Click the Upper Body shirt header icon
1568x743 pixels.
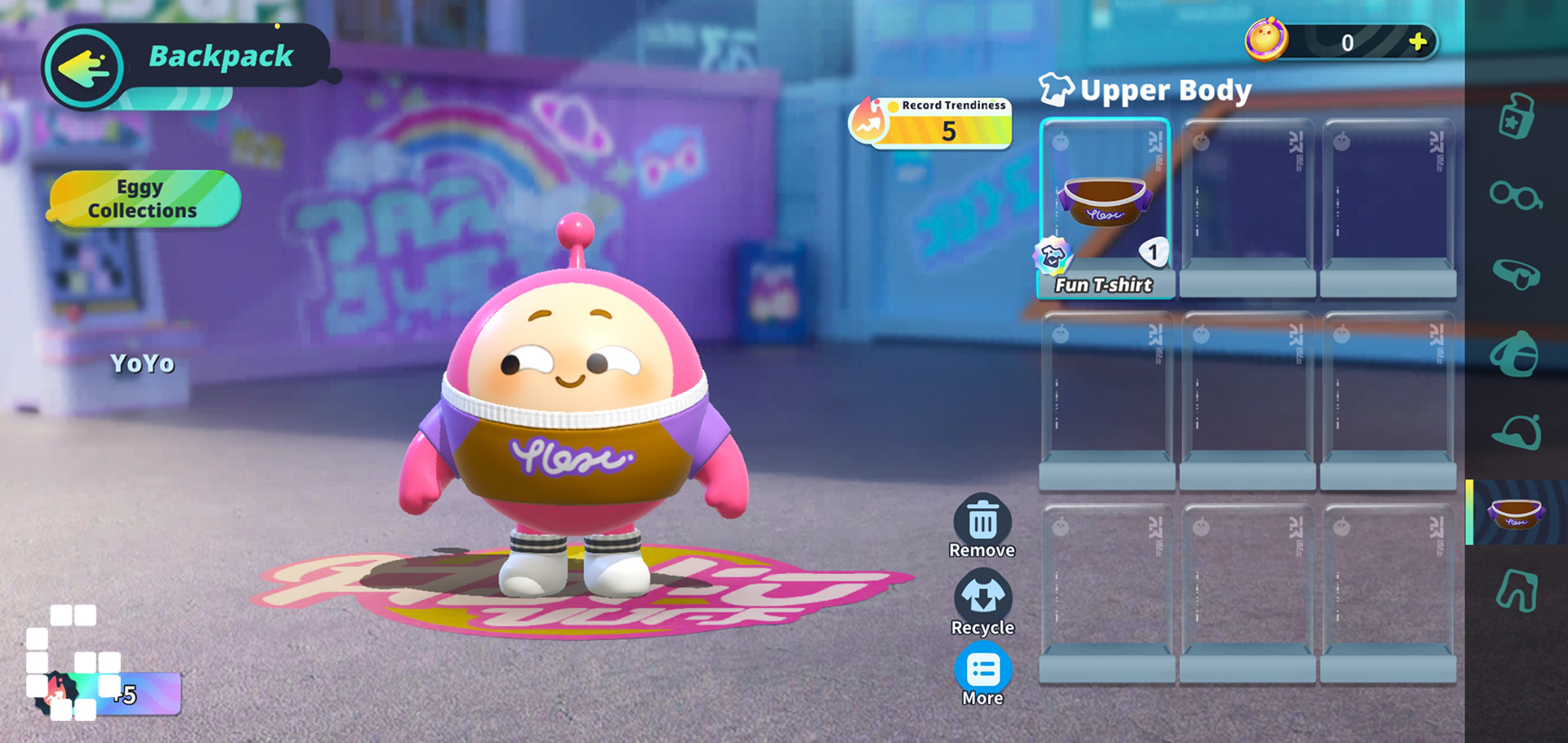coord(1057,90)
